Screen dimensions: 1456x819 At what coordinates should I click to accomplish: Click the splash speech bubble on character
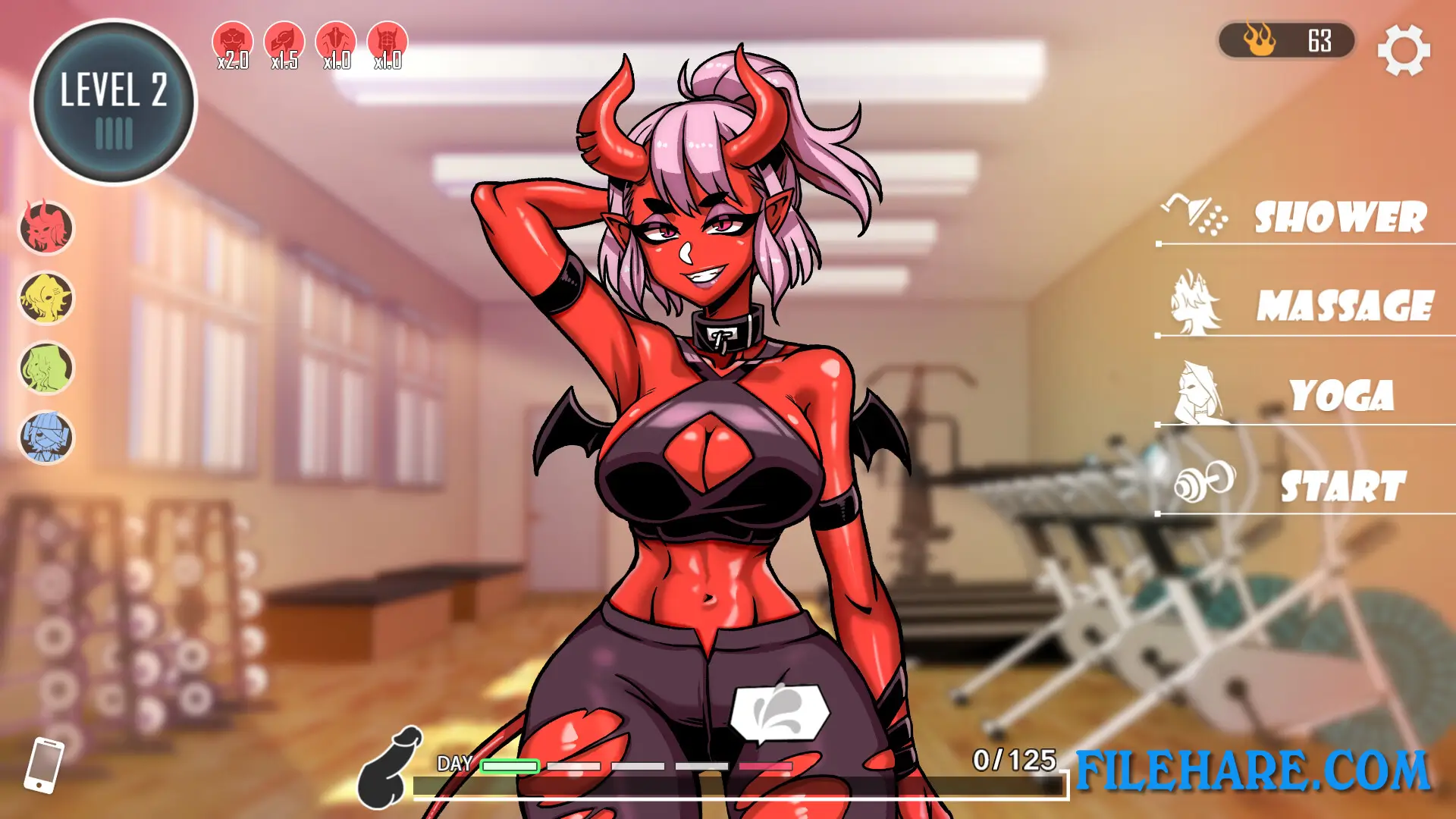point(780,714)
